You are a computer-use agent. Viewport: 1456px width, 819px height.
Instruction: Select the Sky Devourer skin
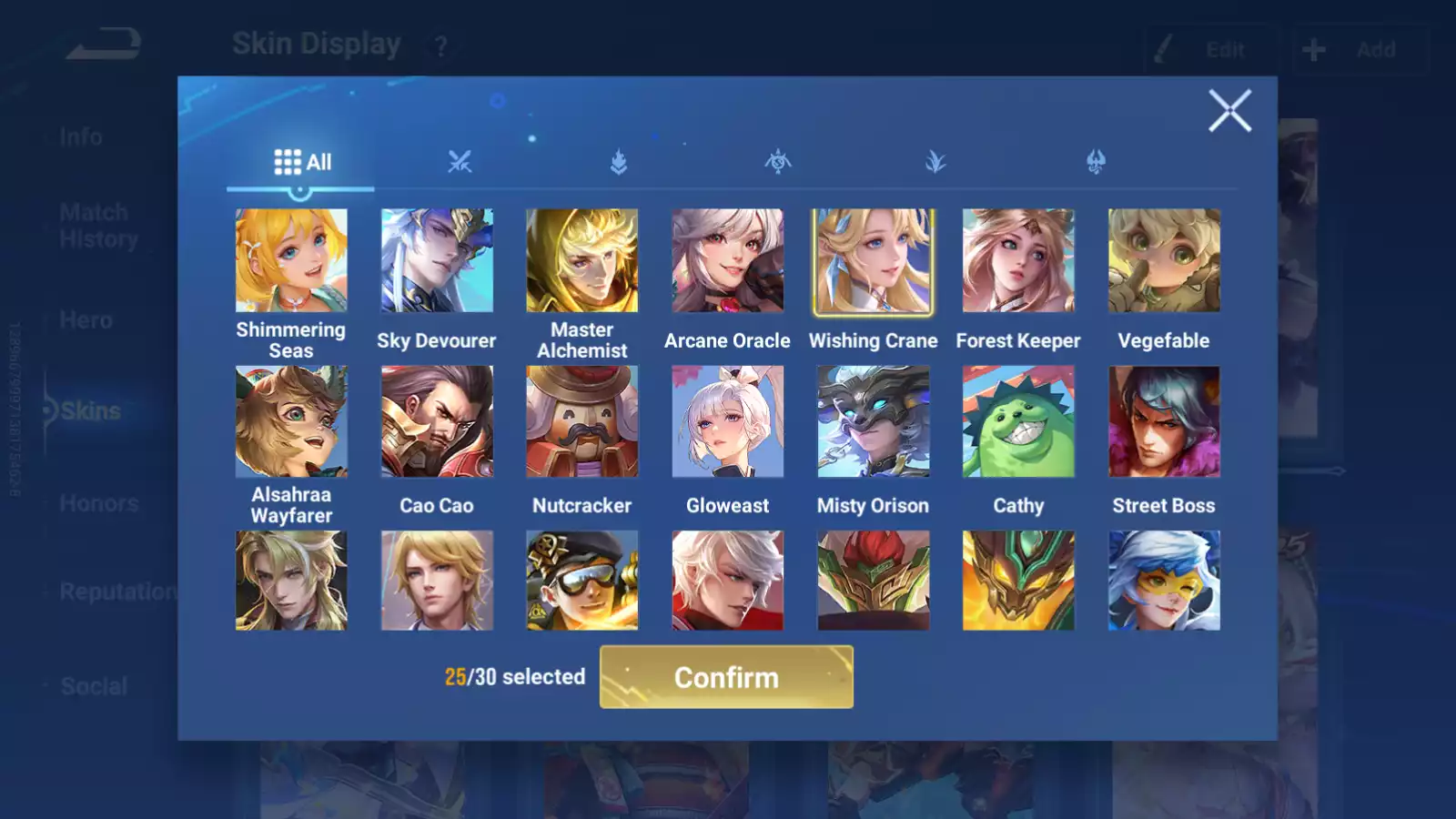click(436, 261)
